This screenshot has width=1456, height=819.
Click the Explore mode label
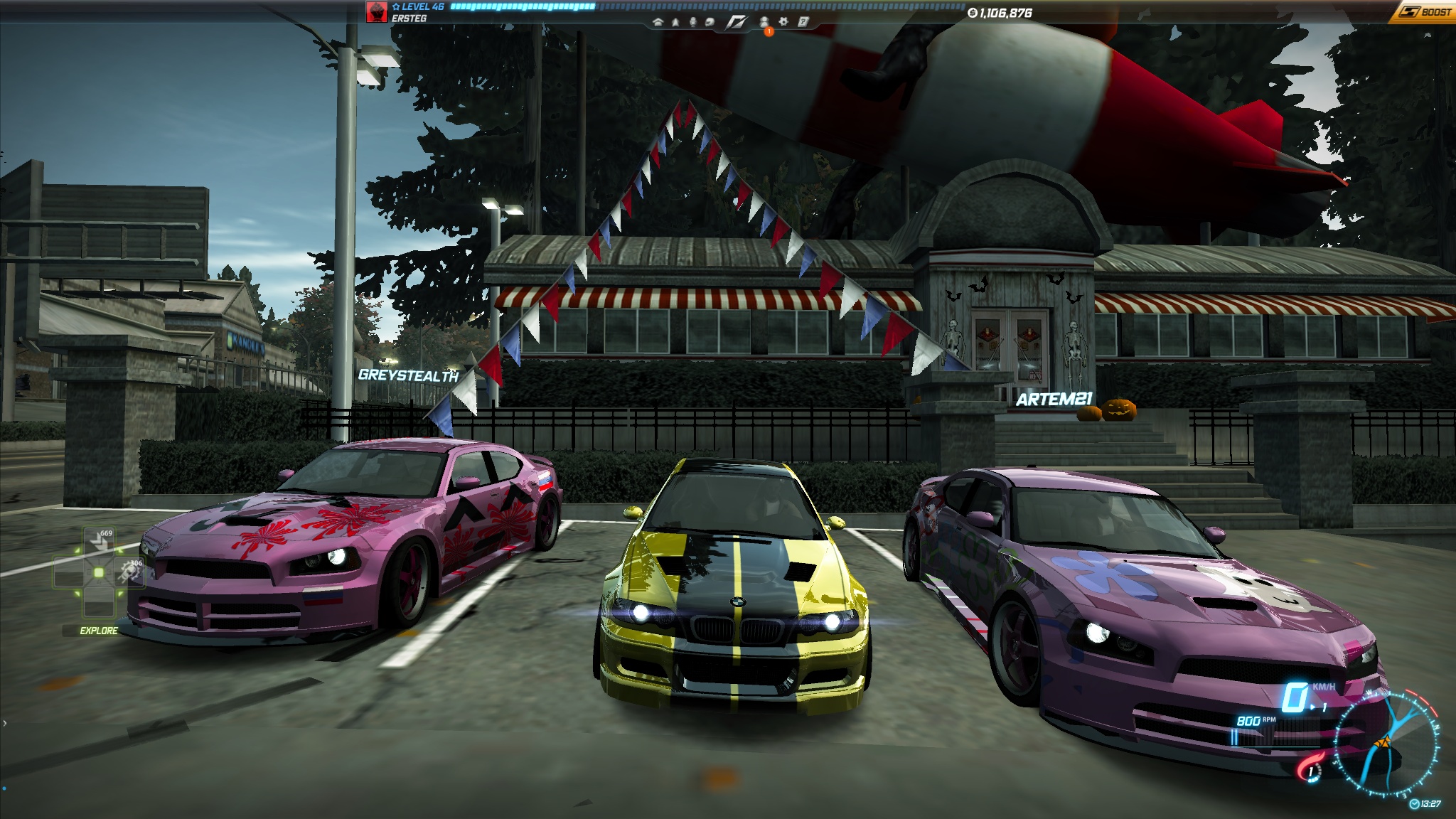[x=99, y=631]
